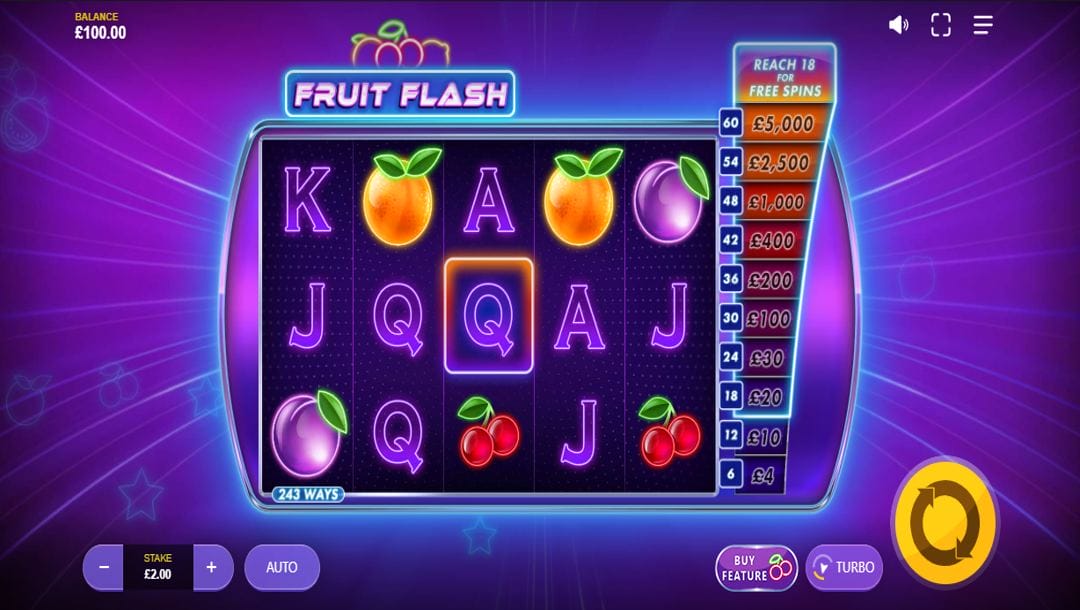Spin the reels with the gold button

(944, 524)
